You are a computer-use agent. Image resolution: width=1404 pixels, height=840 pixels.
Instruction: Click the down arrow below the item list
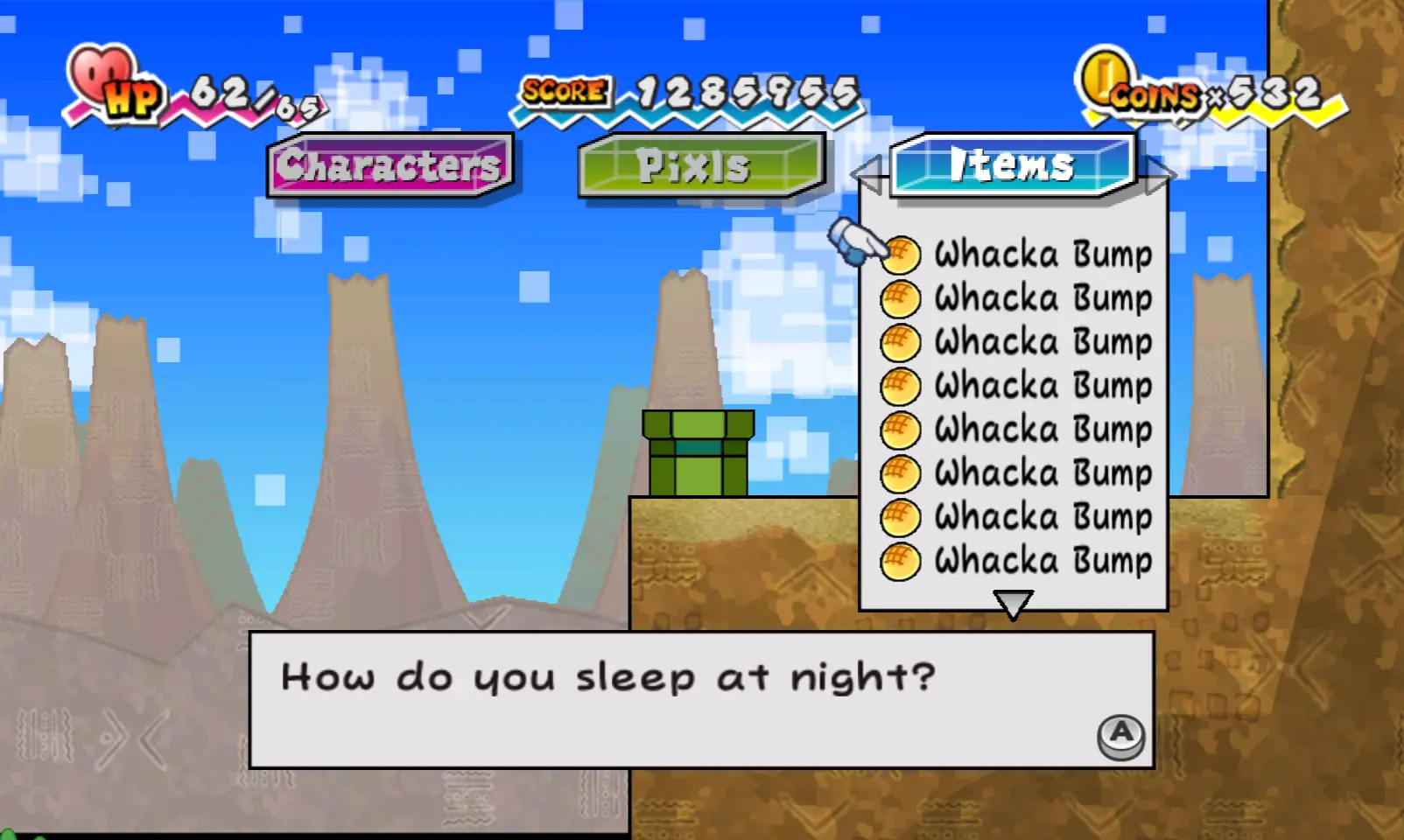pos(1013,604)
